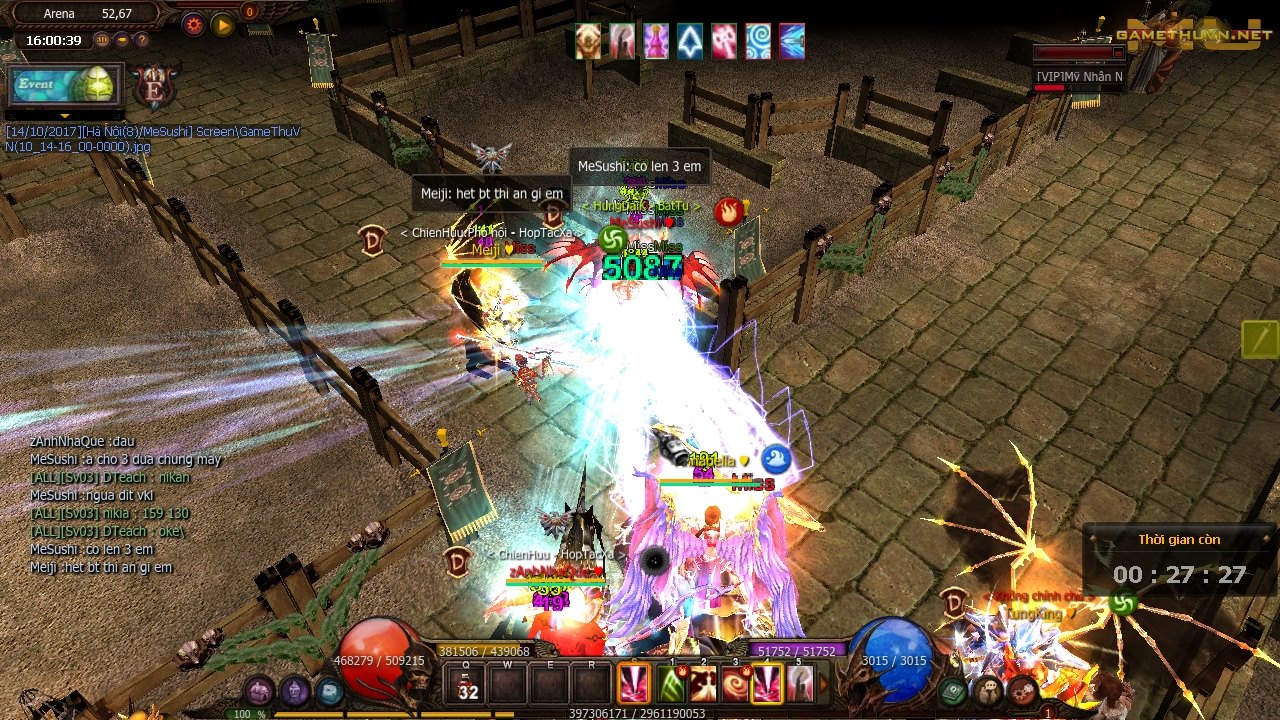The height and width of the screenshot is (720, 1280).
Task: Open the green book icon beside mana orb
Action: point(953,690)
